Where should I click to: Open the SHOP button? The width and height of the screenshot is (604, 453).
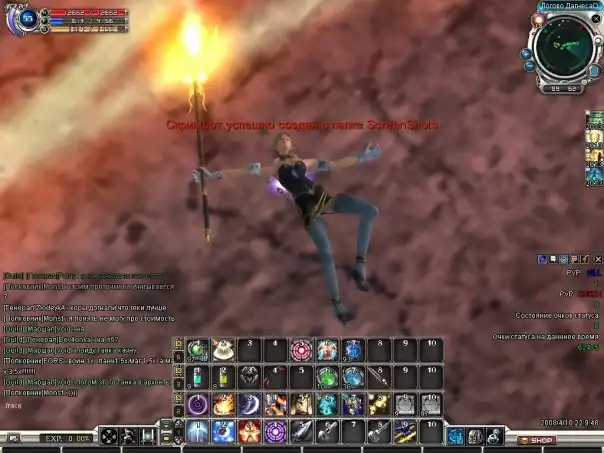[537, 440]
